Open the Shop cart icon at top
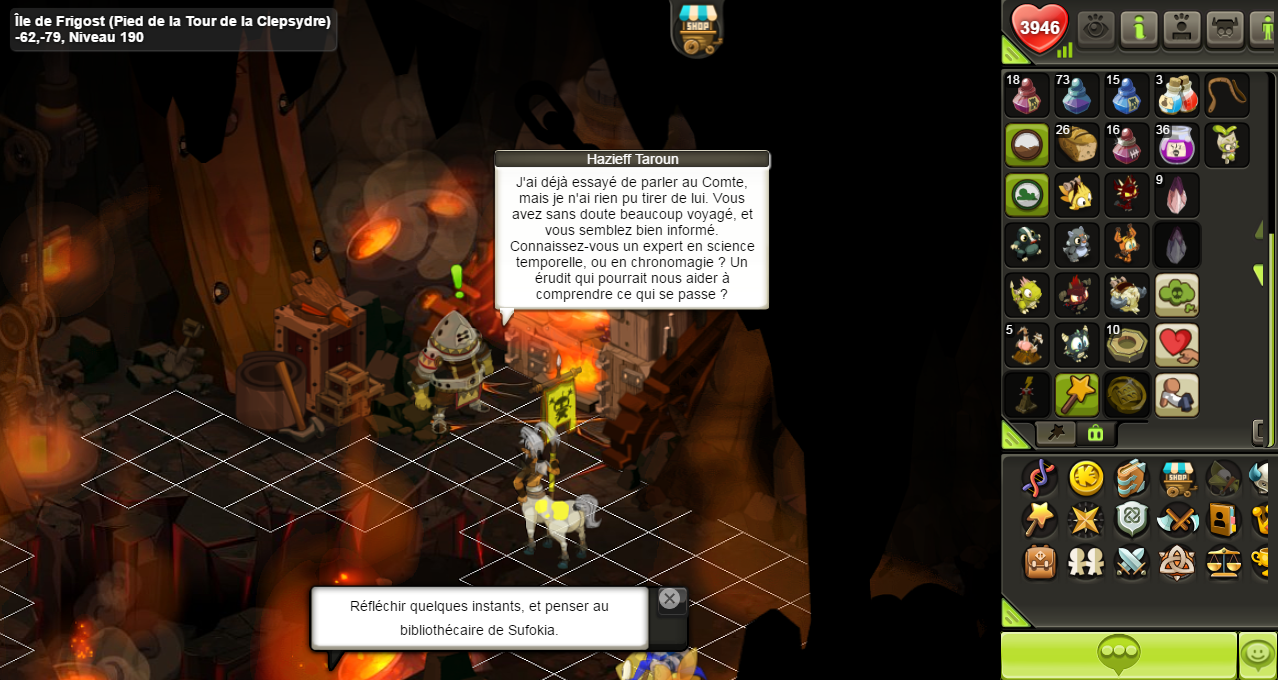The image size is (1278, 680). point(698,26)
